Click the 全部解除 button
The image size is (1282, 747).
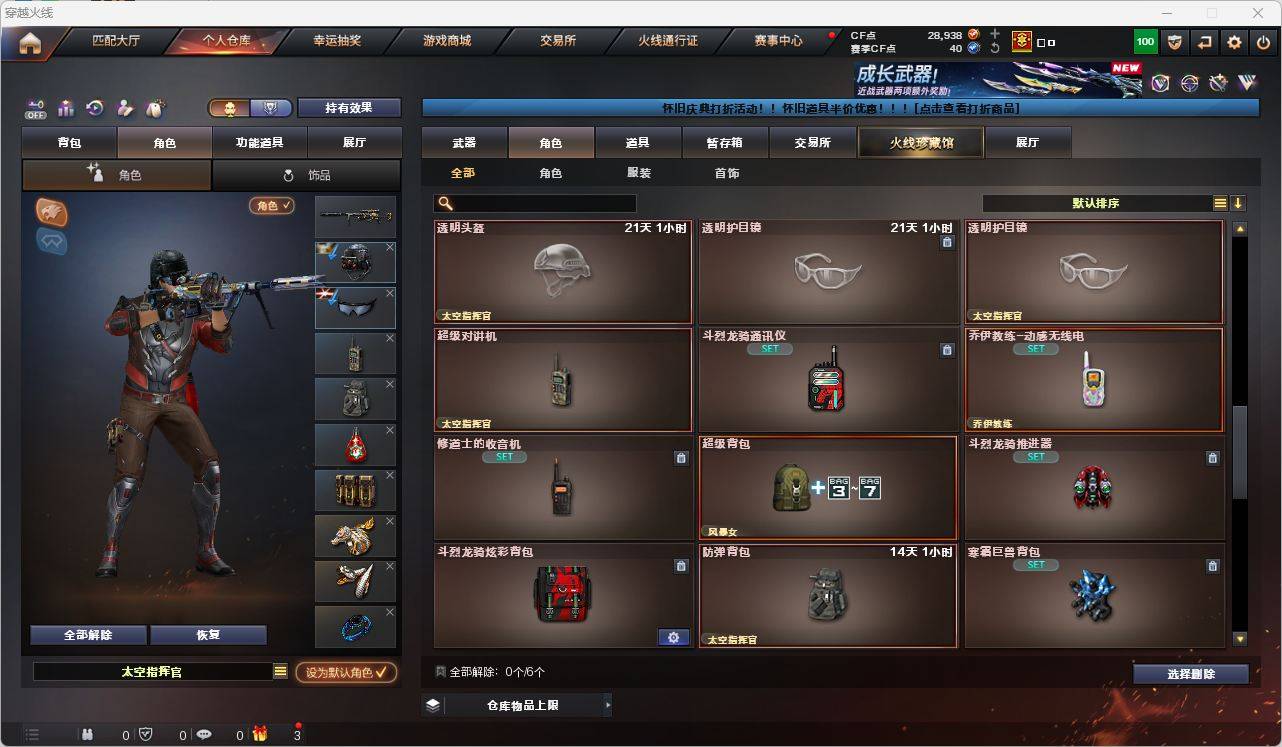(x=86, y=634)
